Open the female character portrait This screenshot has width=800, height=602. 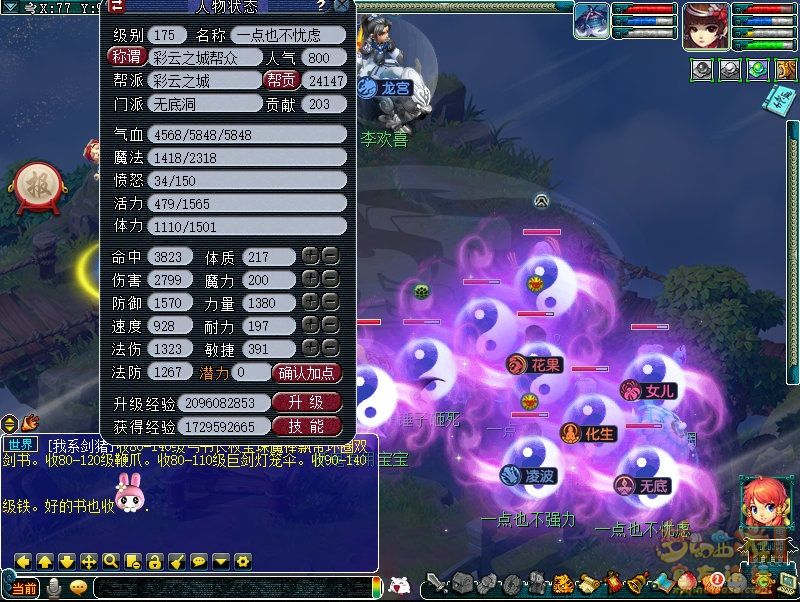coord(705,26)
